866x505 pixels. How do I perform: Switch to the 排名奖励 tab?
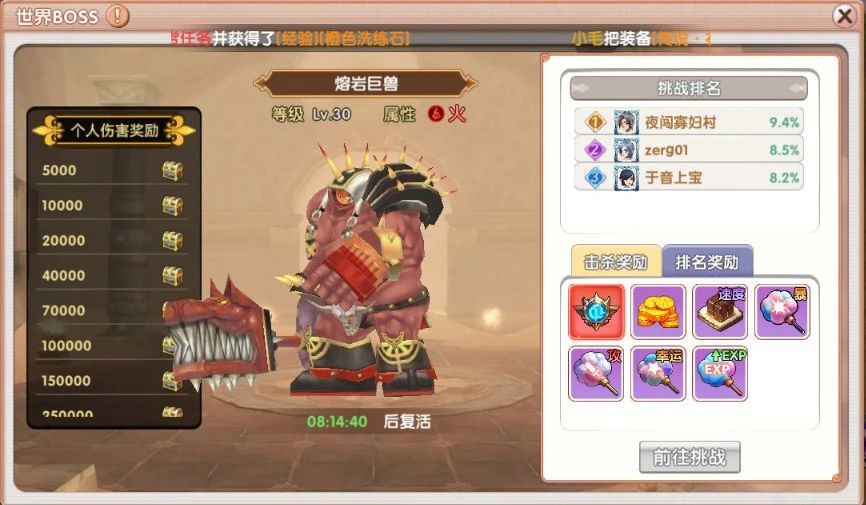(x=707, y=262)
